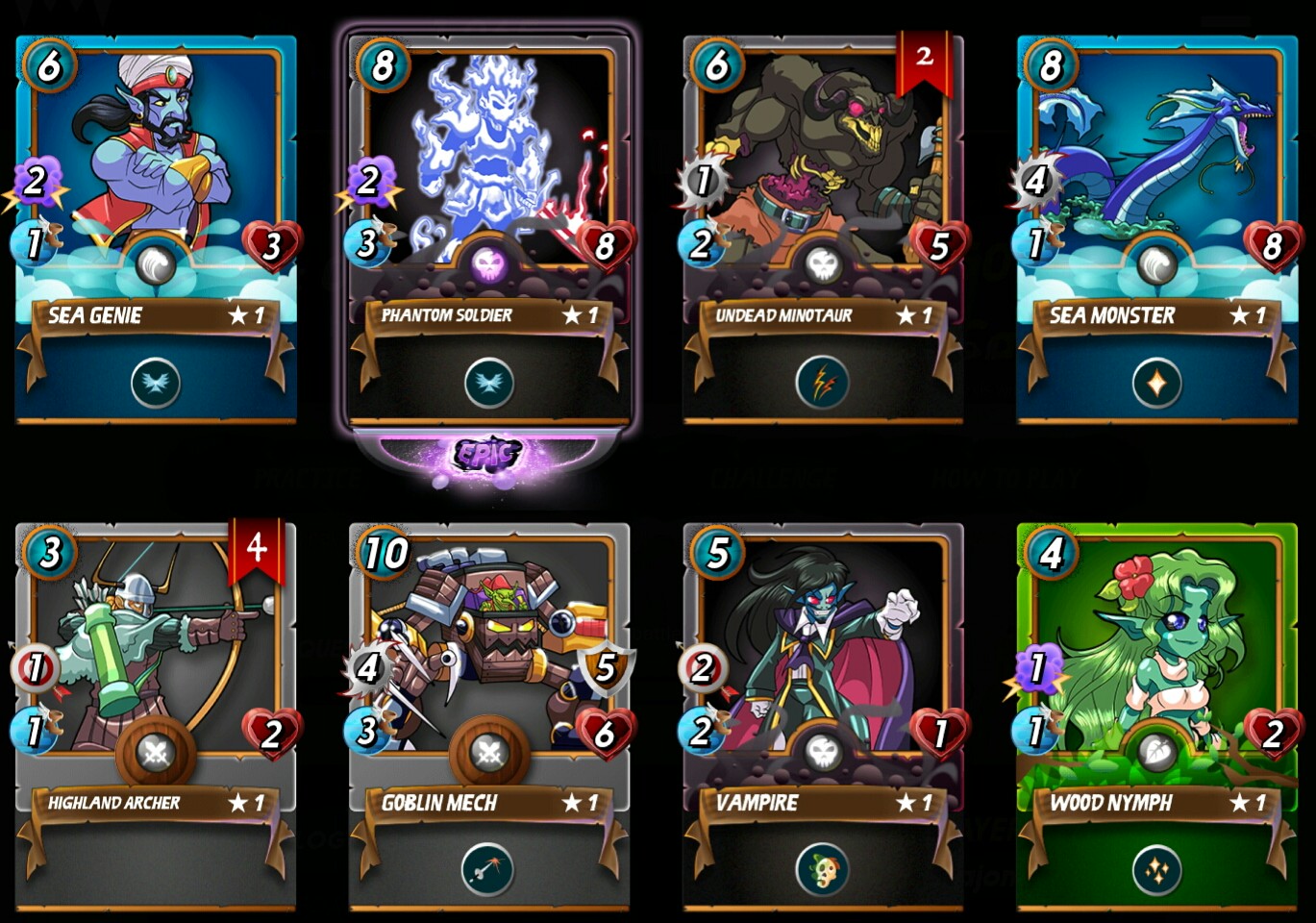
Task: Click Wood Nymph's tank heal ability icon
Action: tap(1156, 869)
